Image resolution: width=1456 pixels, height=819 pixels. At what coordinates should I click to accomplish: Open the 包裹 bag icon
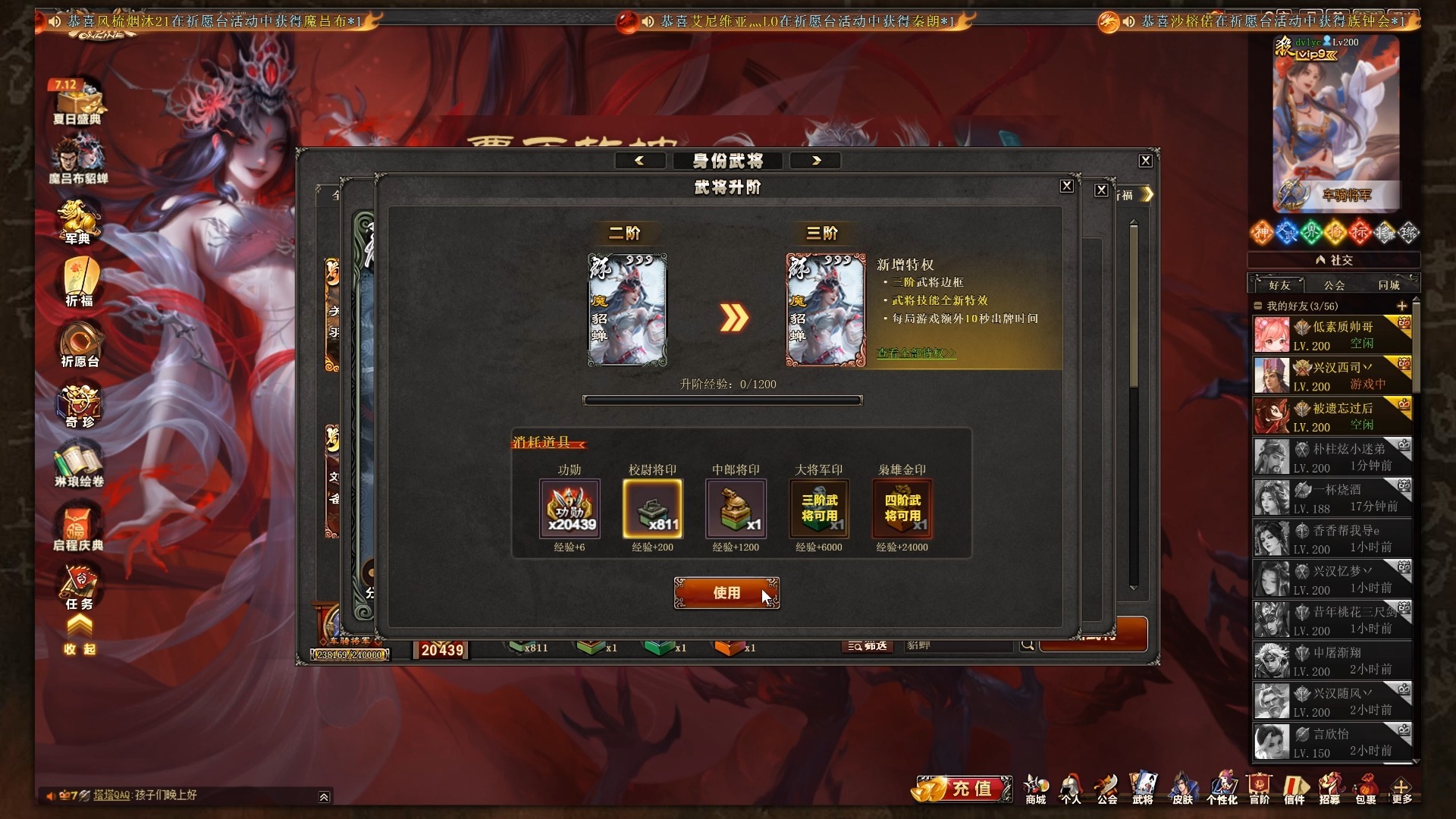tap(1366, 789)
